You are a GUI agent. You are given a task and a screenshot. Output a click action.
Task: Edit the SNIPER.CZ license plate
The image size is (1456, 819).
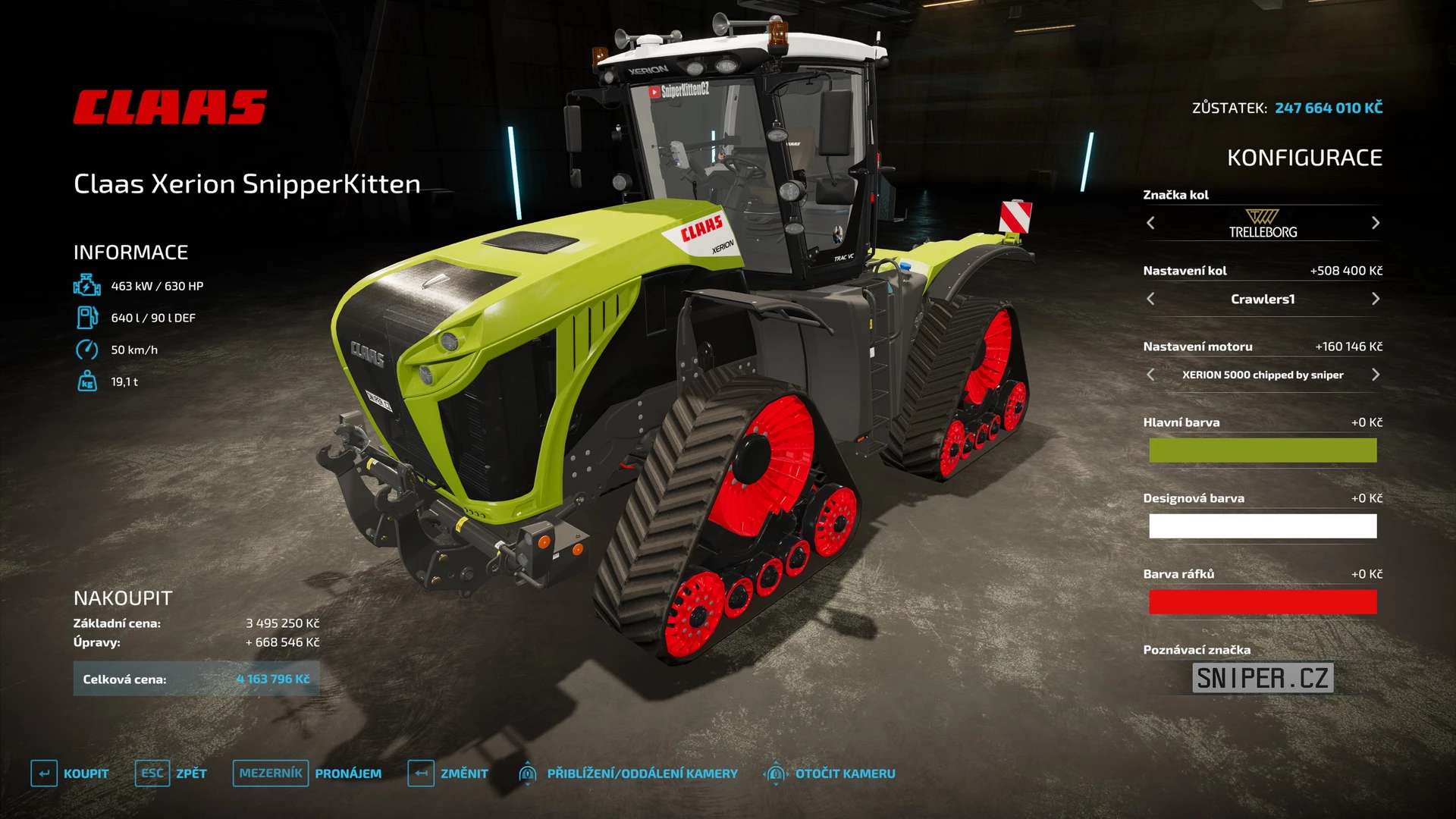coord(1263,678)
